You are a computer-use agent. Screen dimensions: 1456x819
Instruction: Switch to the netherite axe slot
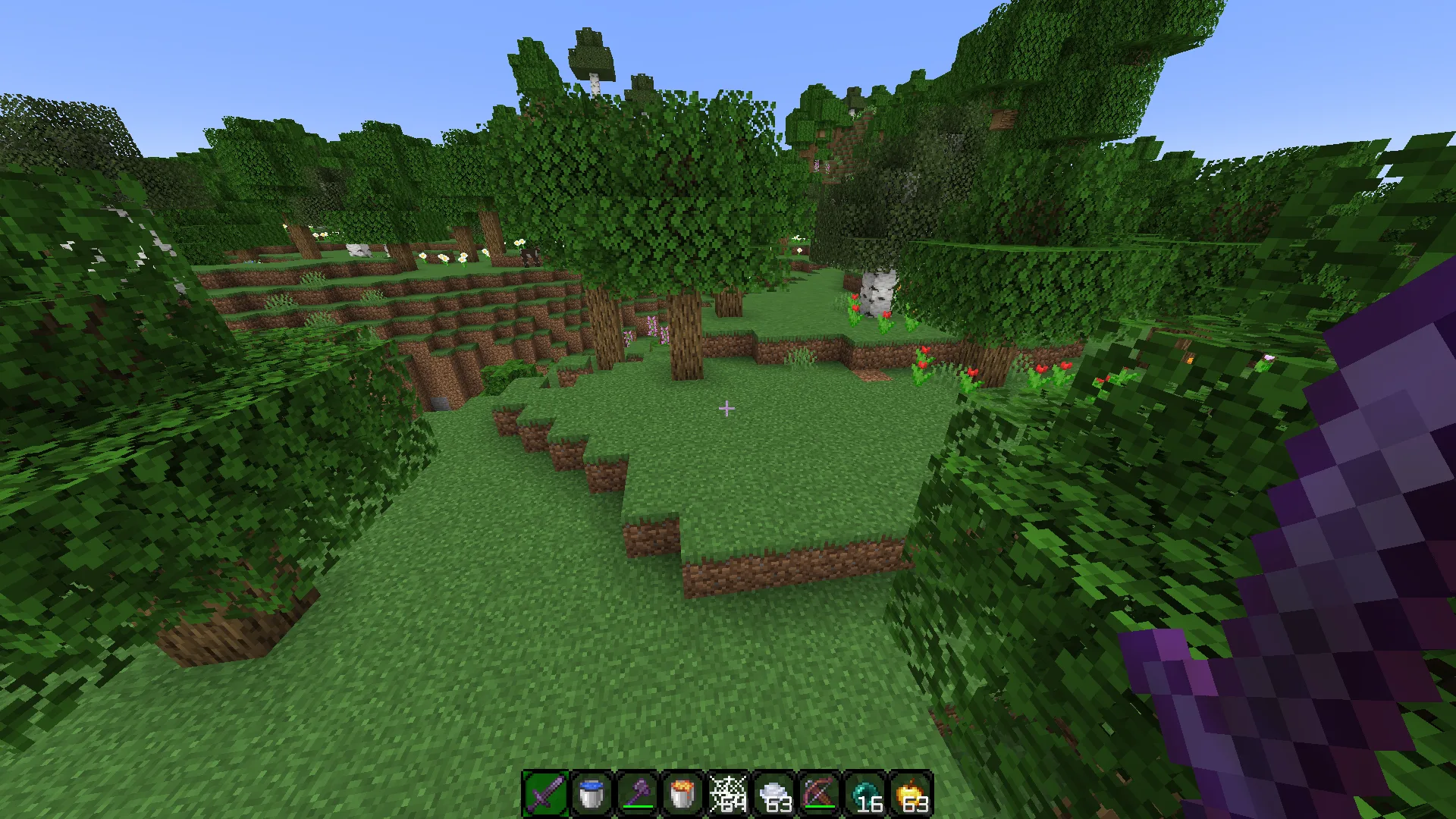(636, 795)
